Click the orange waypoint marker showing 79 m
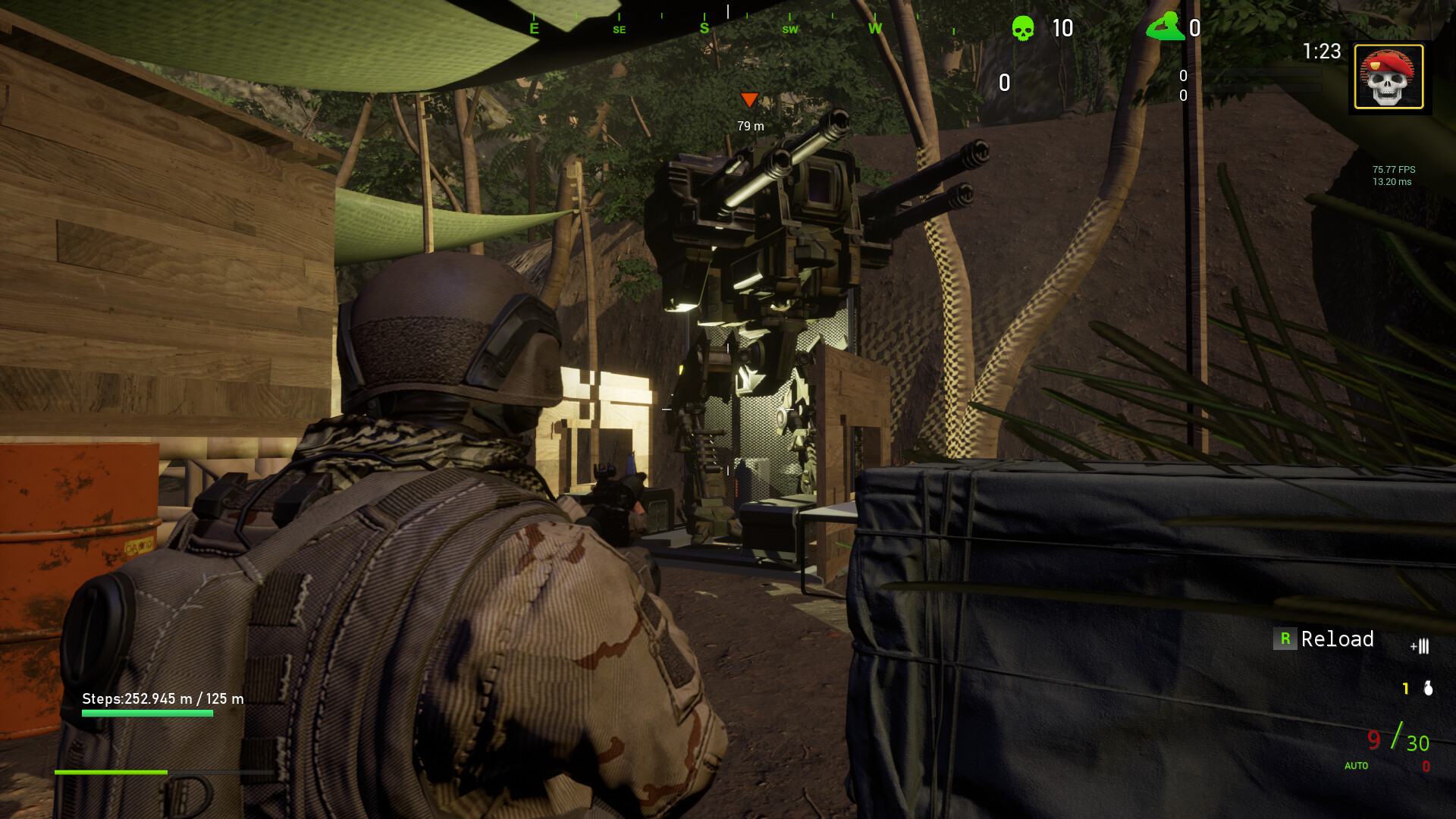This screenshot has width=1456, height=819. pyautogui.click(x=749, y=99)
